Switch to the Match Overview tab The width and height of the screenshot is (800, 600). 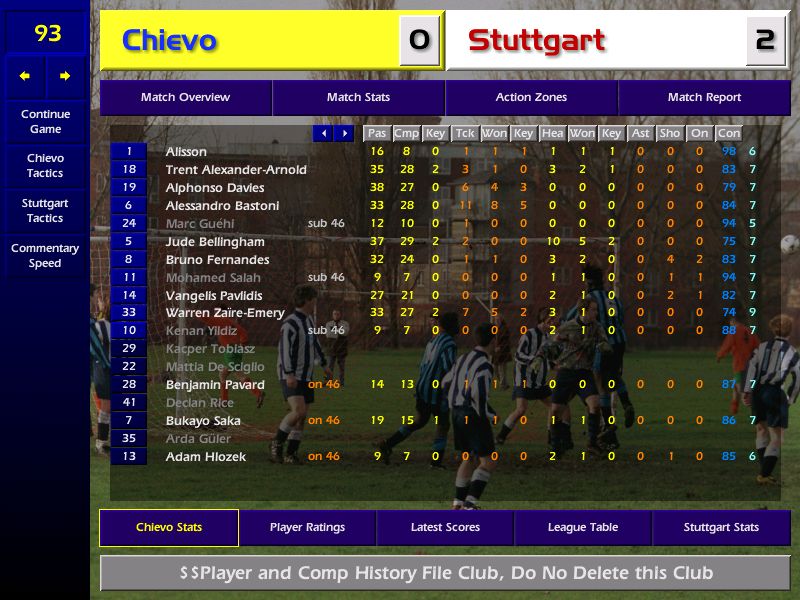tap(185, 98)
